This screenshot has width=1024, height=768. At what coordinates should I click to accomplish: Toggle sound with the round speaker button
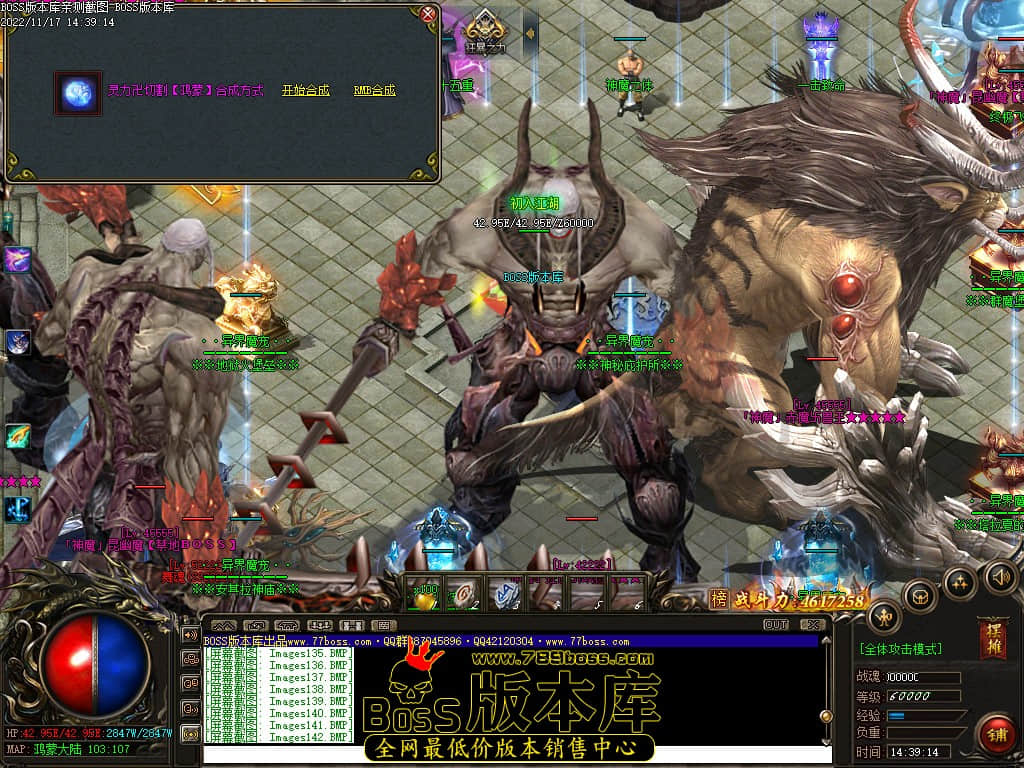click(1000, 576)
